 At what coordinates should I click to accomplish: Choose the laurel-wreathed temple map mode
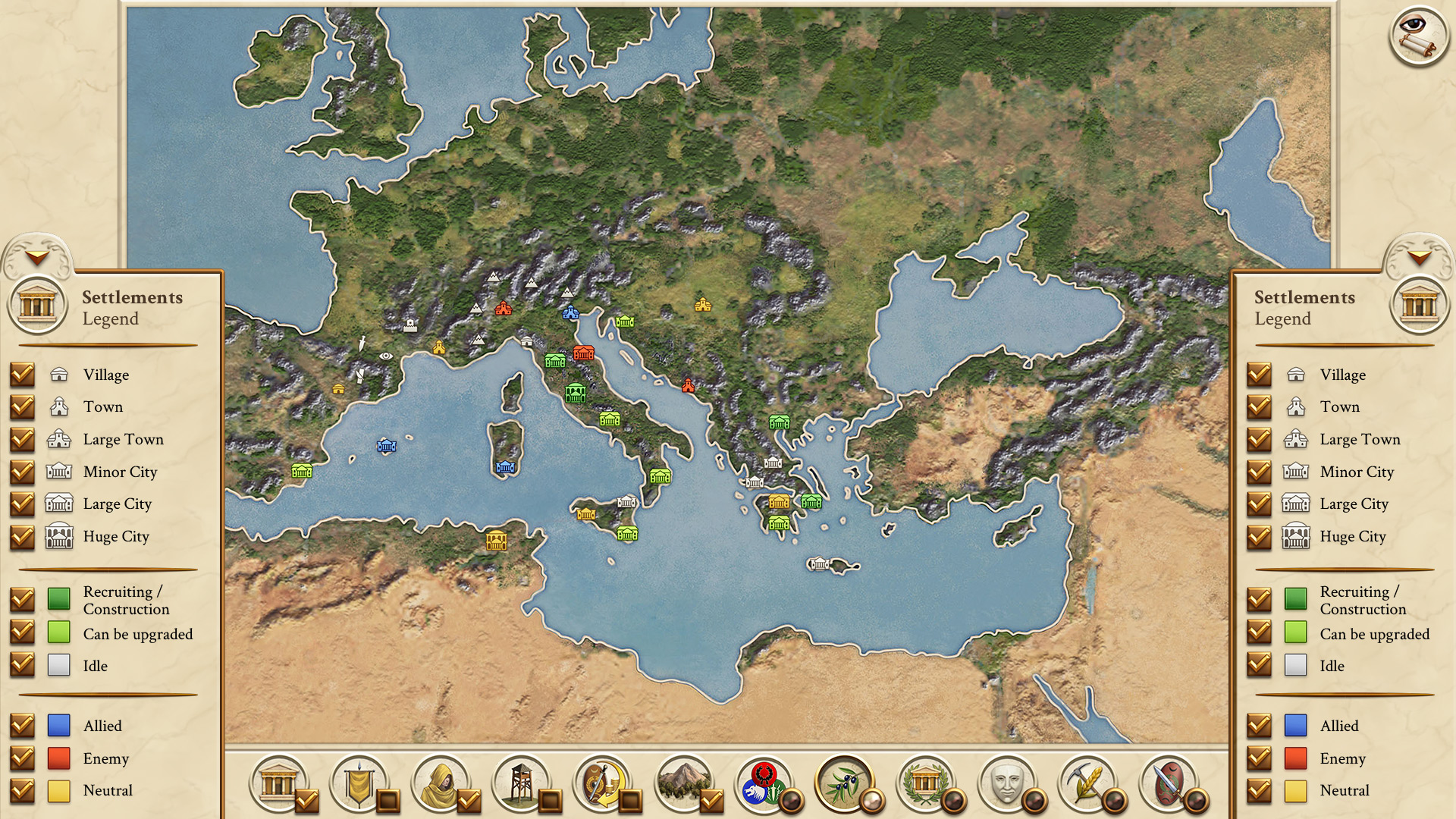click(926, 783)
